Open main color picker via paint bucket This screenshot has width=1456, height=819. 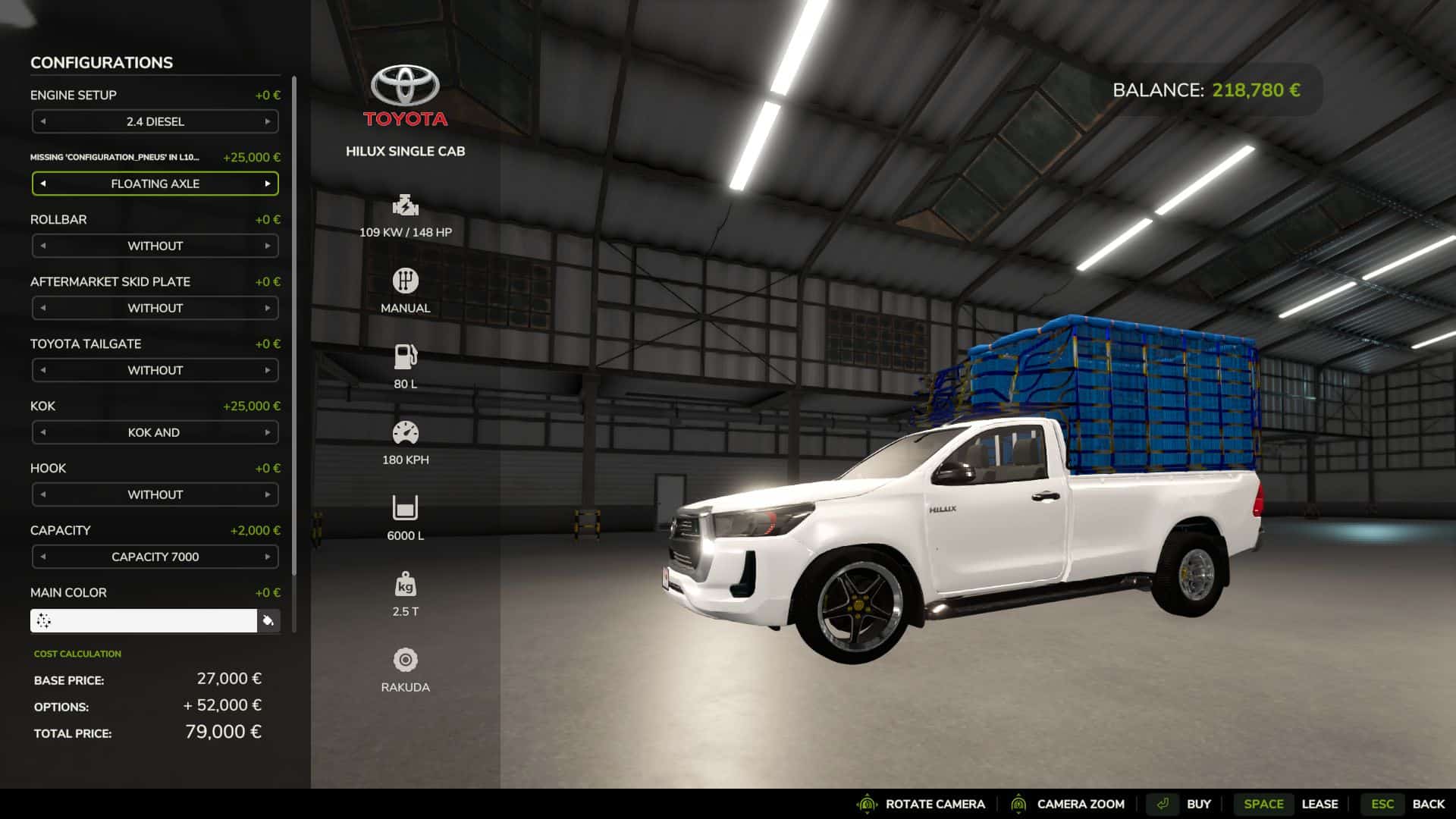[x=268, y=621]
